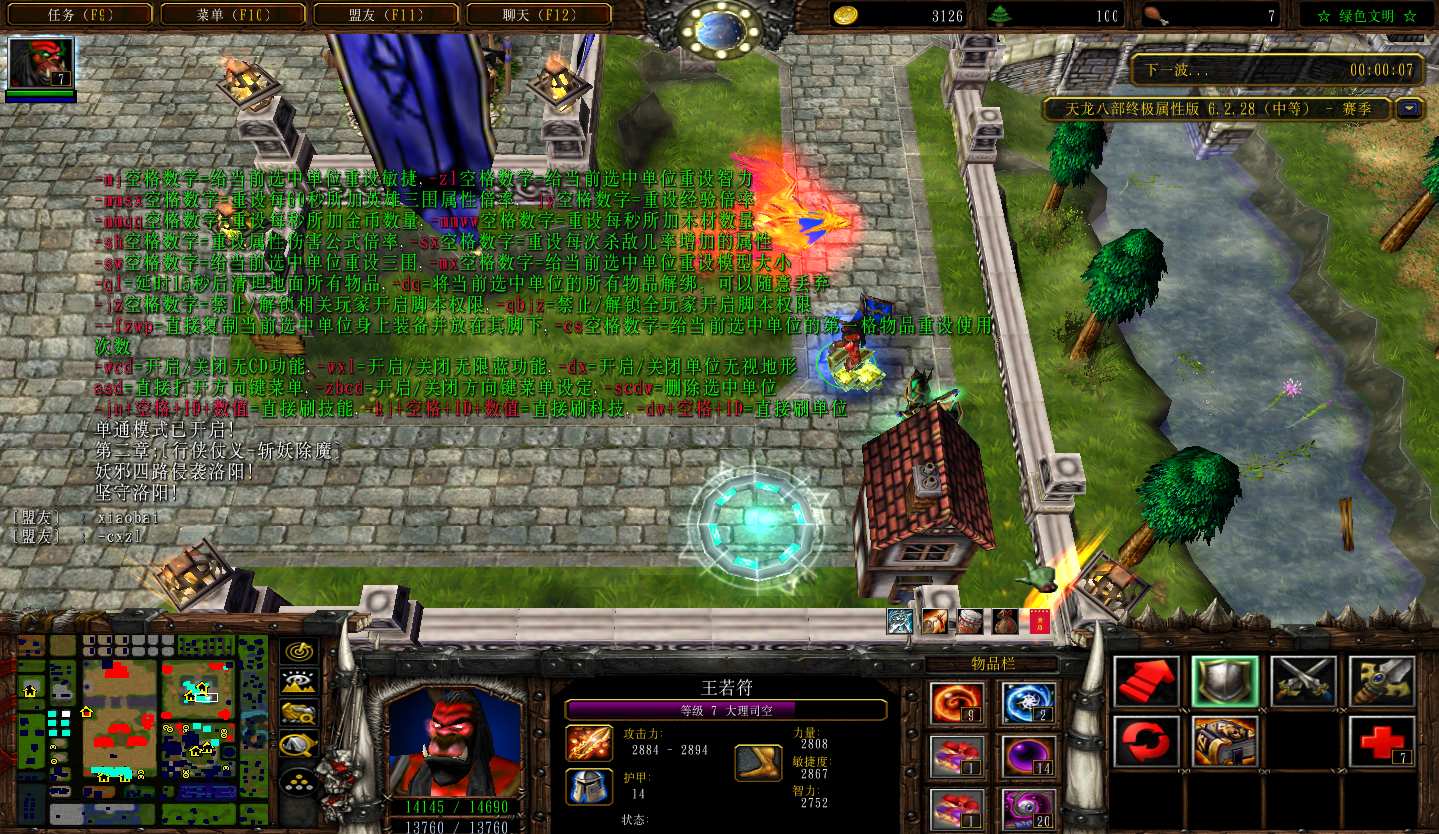
Task: Use the blue vortex item in inventory
Action: (1028, 704)
